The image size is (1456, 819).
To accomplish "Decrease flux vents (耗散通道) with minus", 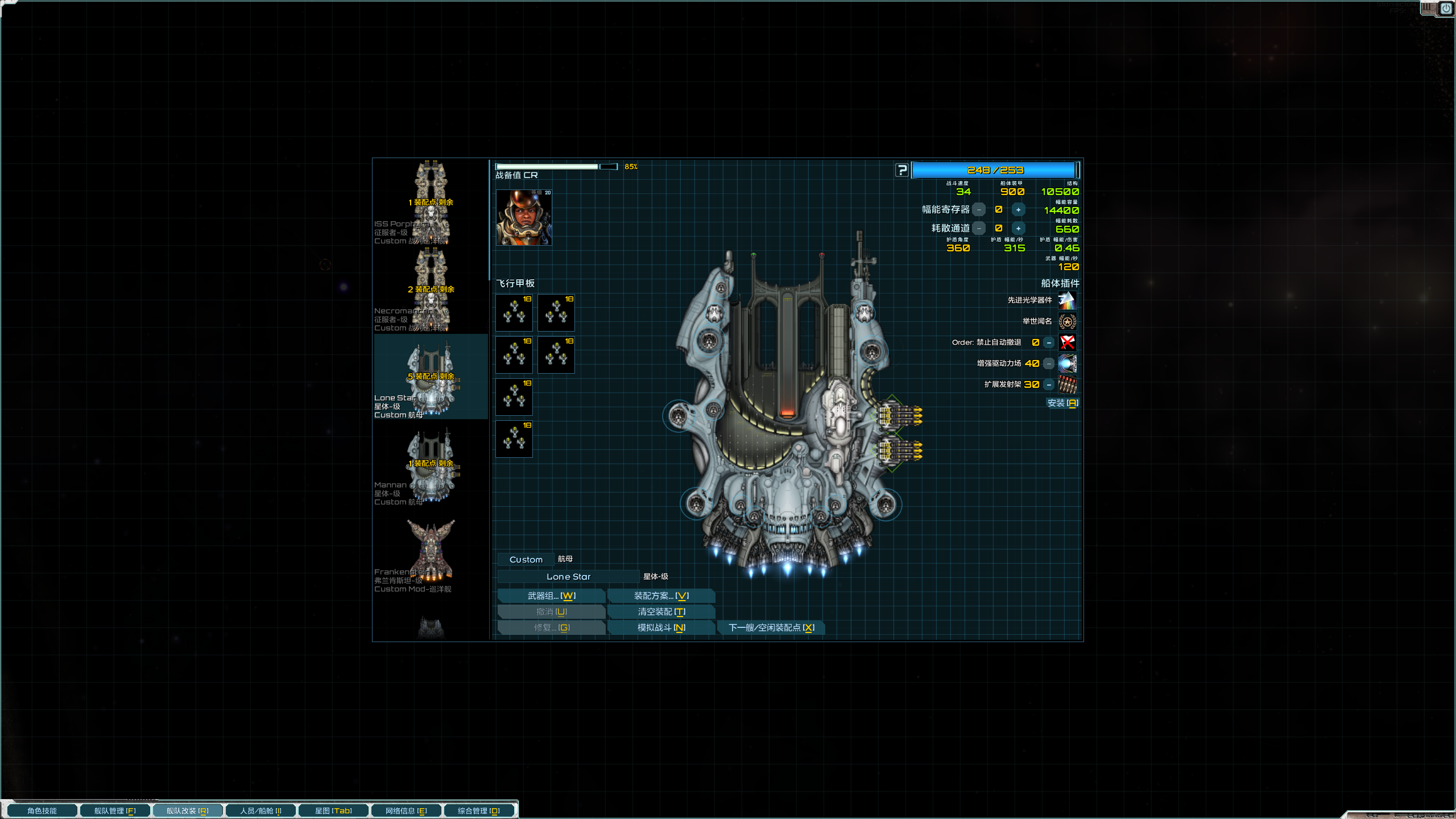I will [x=979, y=229].
